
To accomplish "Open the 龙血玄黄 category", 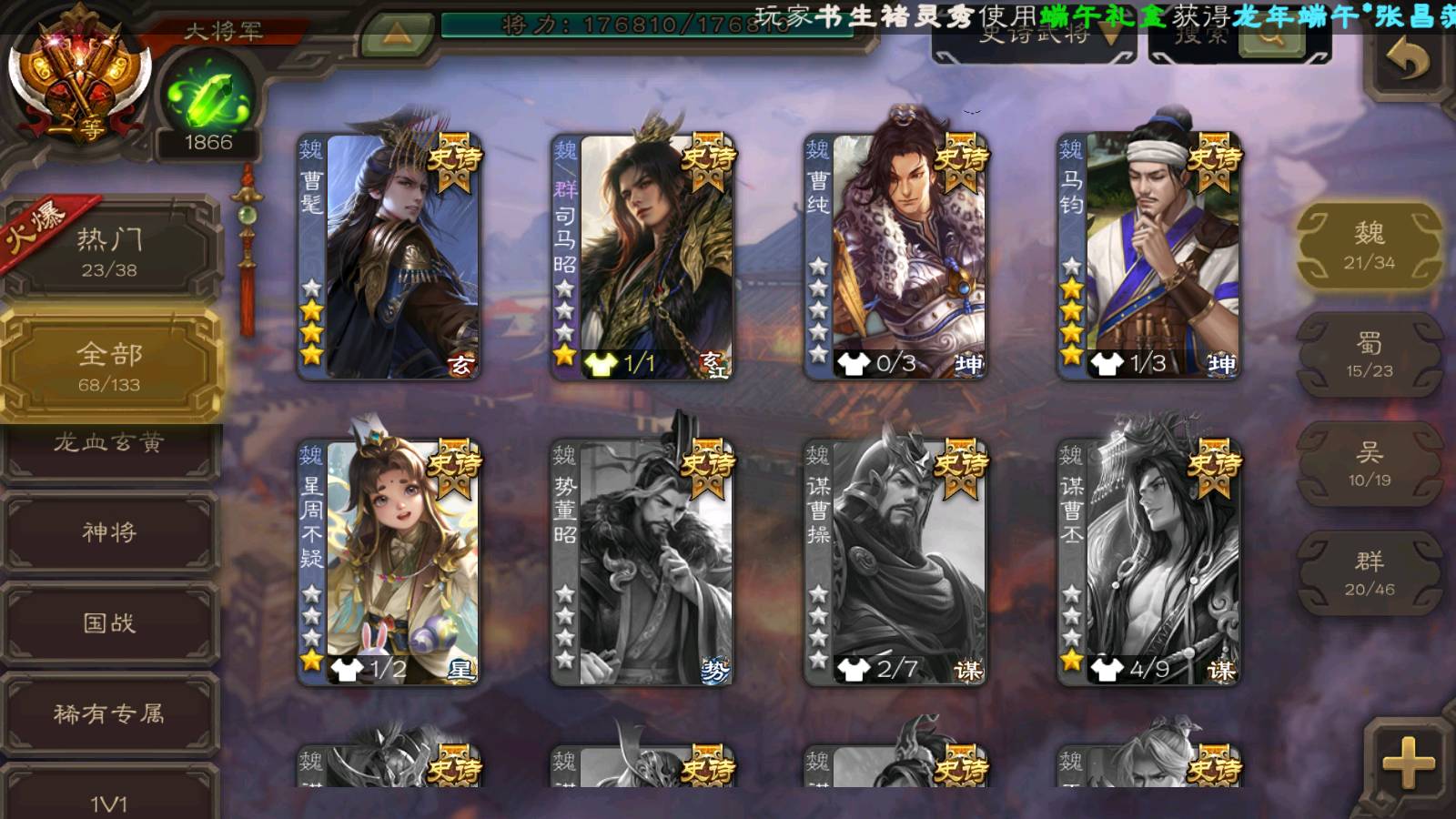I will point(109,444).
